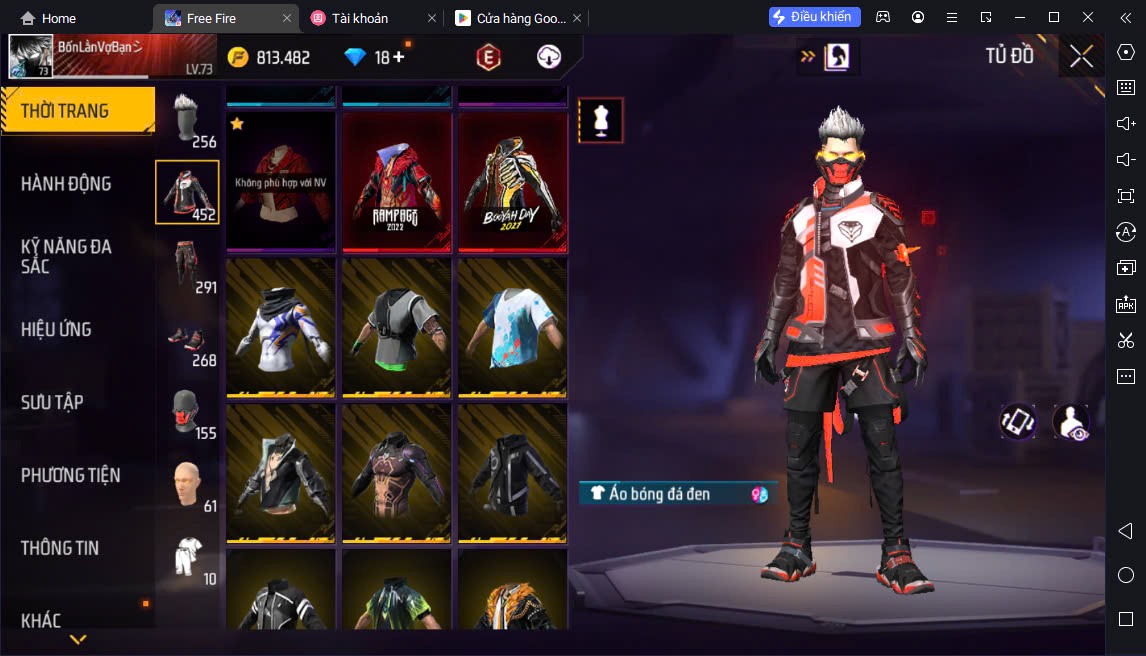1146x656 pixels.
Task: Select the HIỆU ỨNG tab
Action: pos(57,329)
